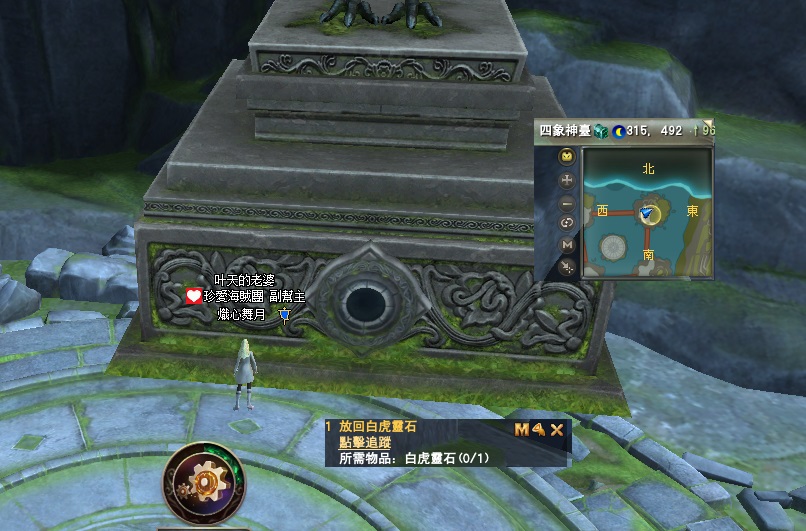Screen dimensions: 806x531
Task: Close the 放回白虎靈石 quest tracker
Action: [x=557, y=430]
